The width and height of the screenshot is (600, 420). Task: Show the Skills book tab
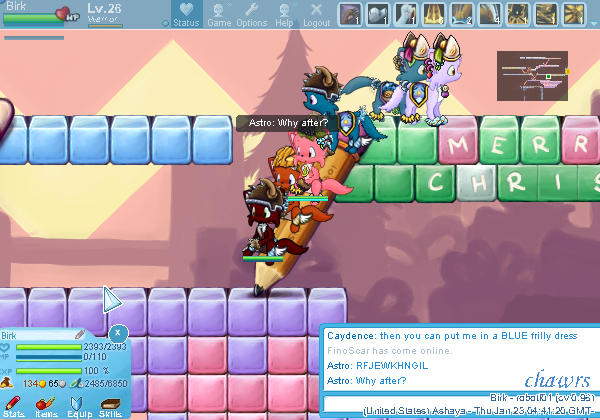click(x=110, y=405)
